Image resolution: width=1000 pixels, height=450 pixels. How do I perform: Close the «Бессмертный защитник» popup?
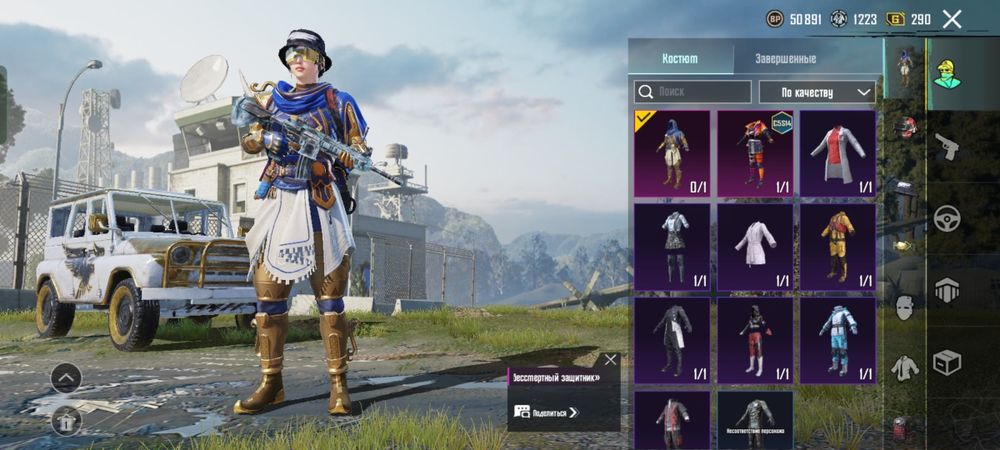[x=610, y=360]
